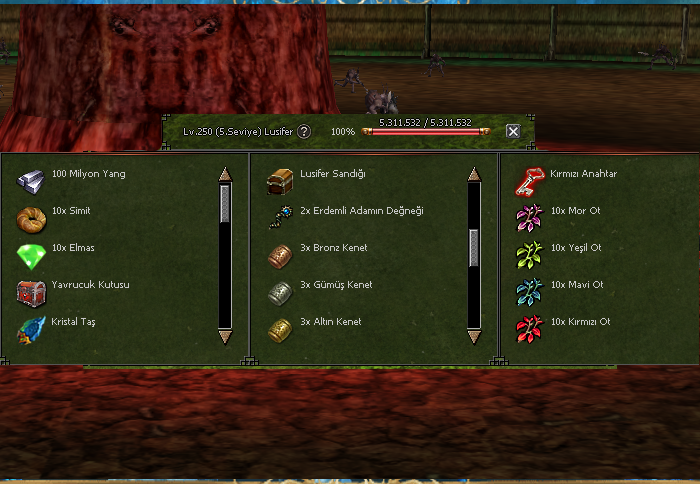Pick the 10x Yeşil Ot herb
The width and height of the screenshot is (700, 484).
tap(529, 255)
